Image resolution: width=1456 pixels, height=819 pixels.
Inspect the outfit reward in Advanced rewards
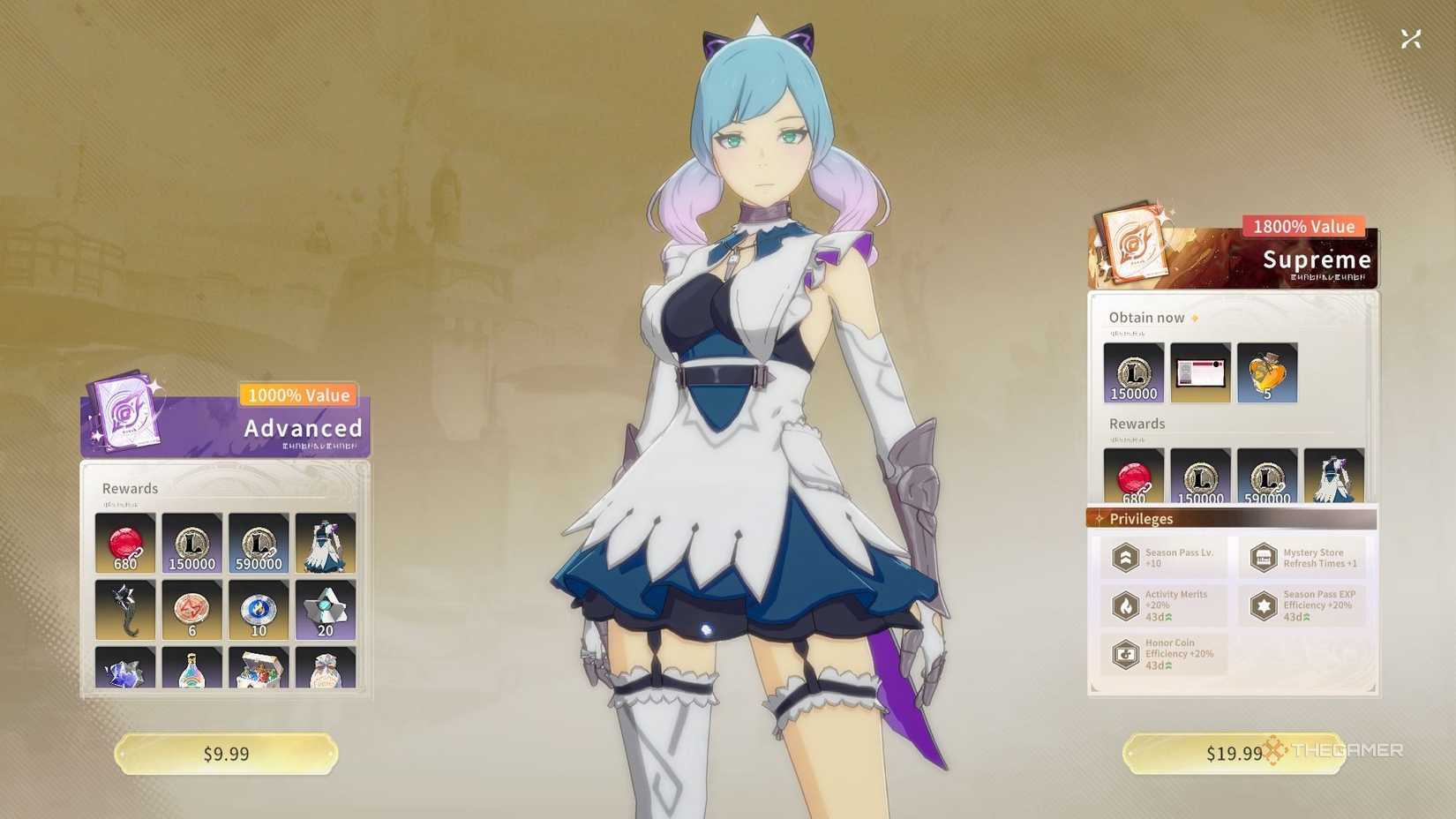coord(326,543)
